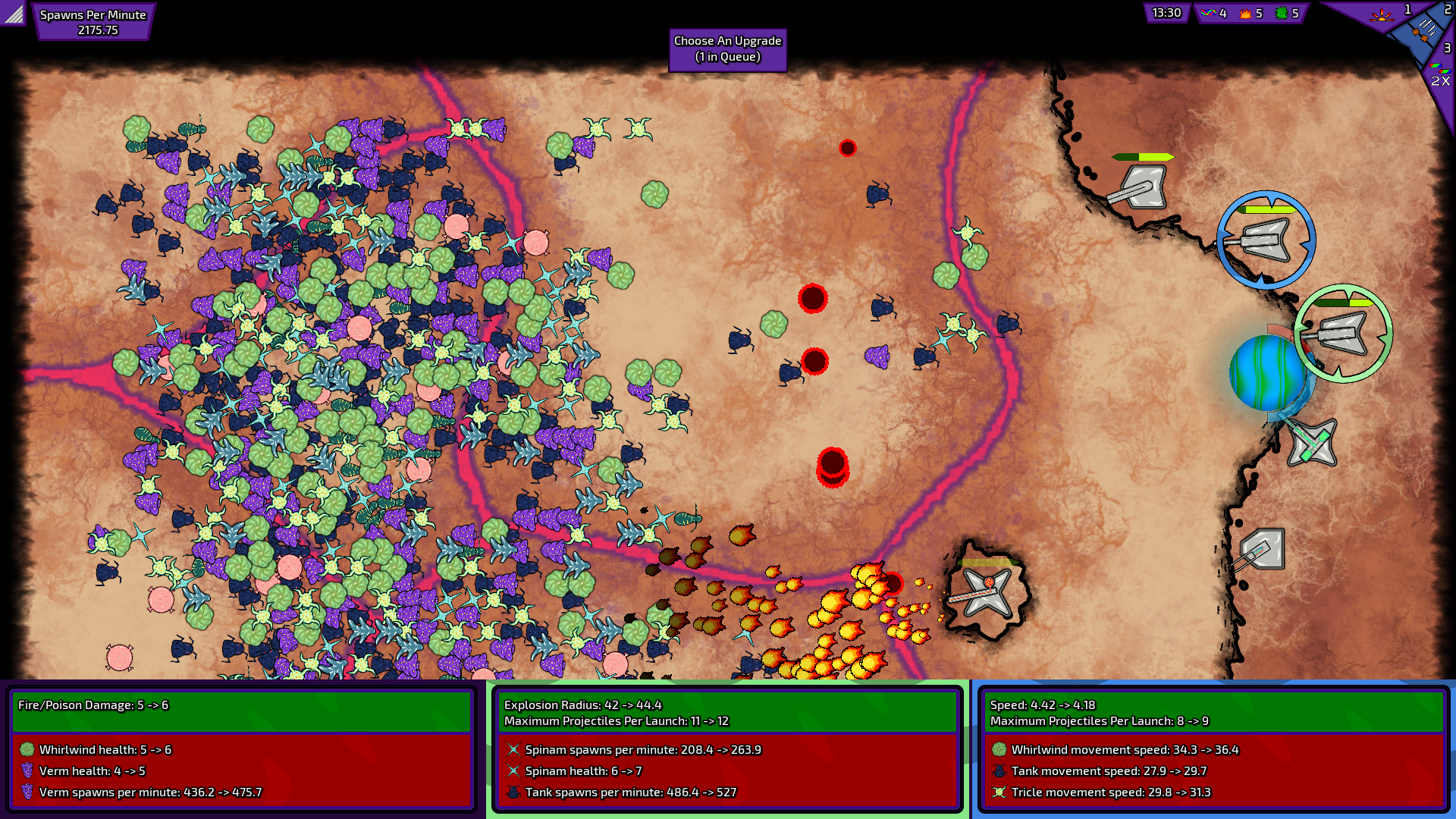This screenshot has width=1456, height=819.
Task: Click the purple Verm icon beside Verm health
Action: pos(27,770)
